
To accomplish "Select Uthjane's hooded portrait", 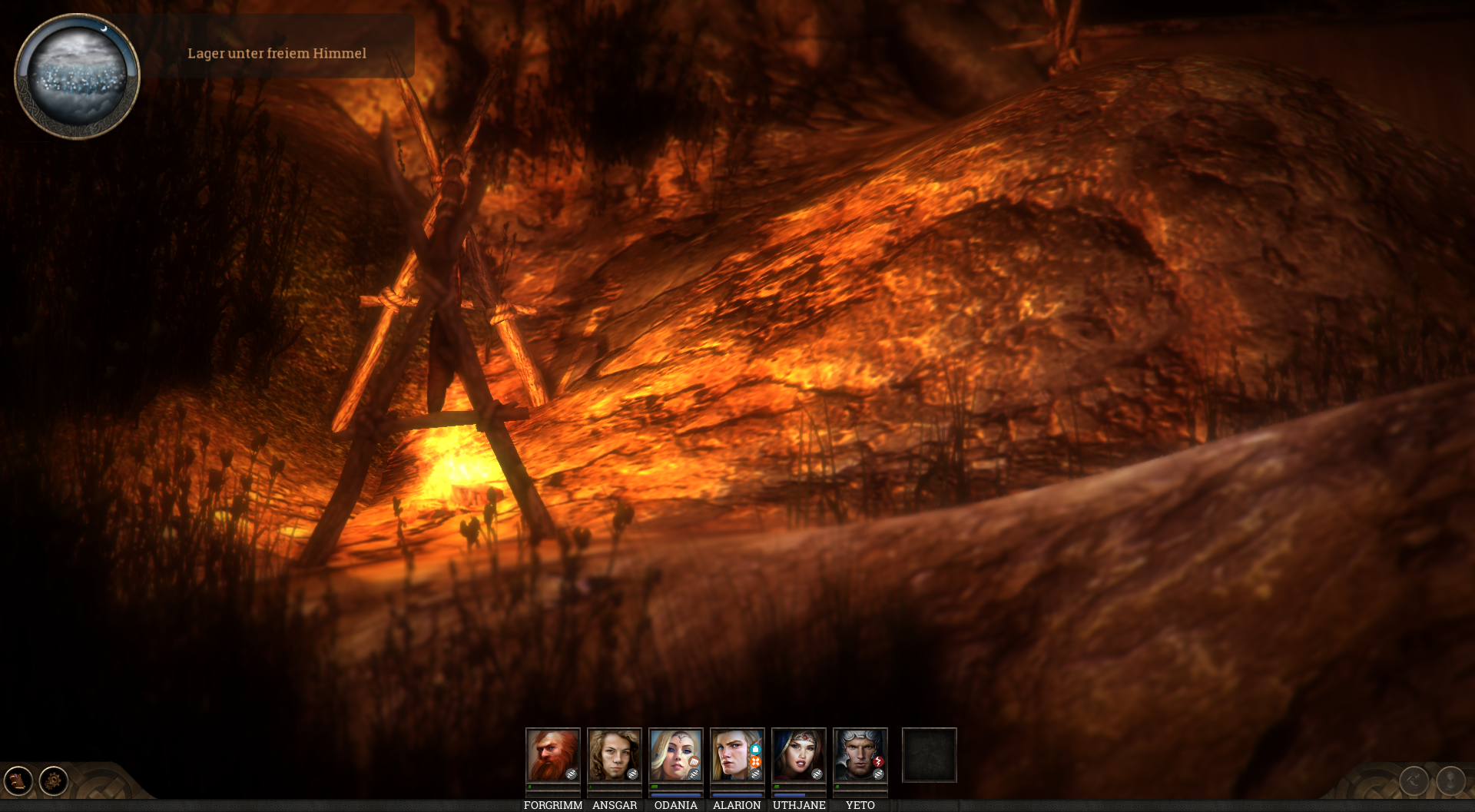I will 798,754.
